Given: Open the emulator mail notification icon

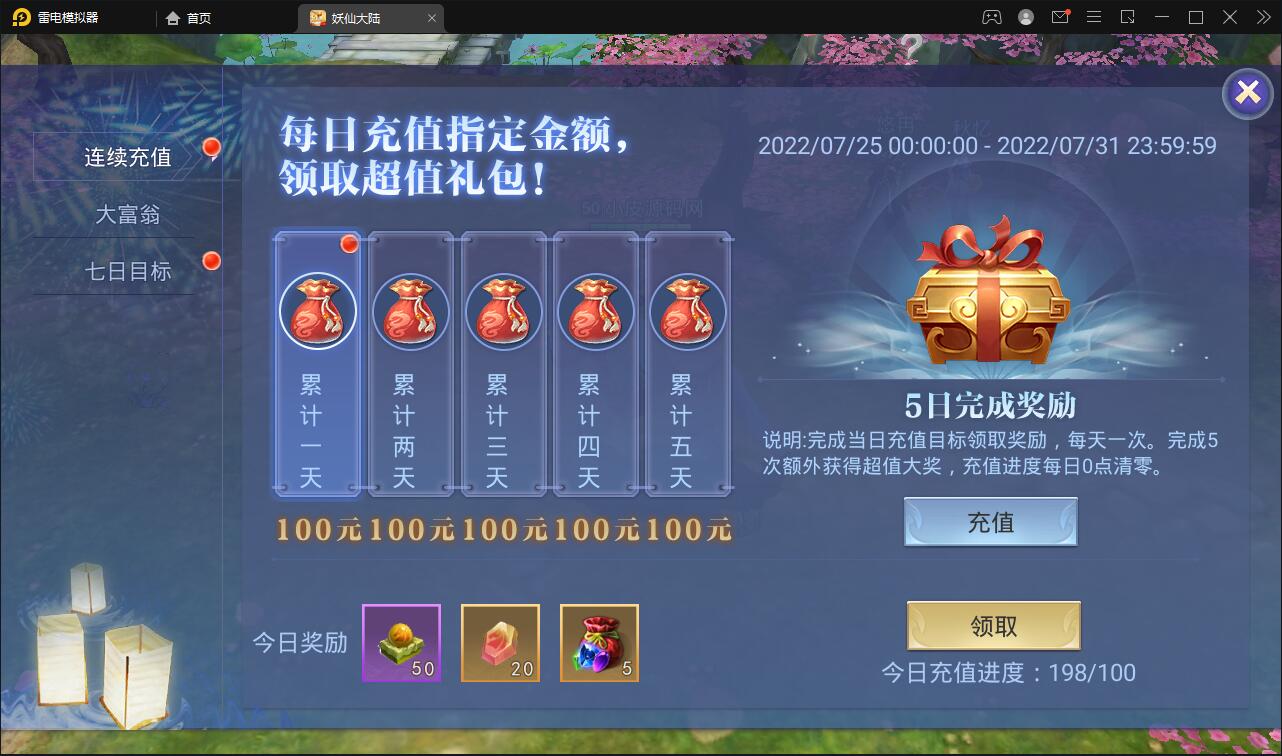Looking at the screenshot, I should [1061, 17].
